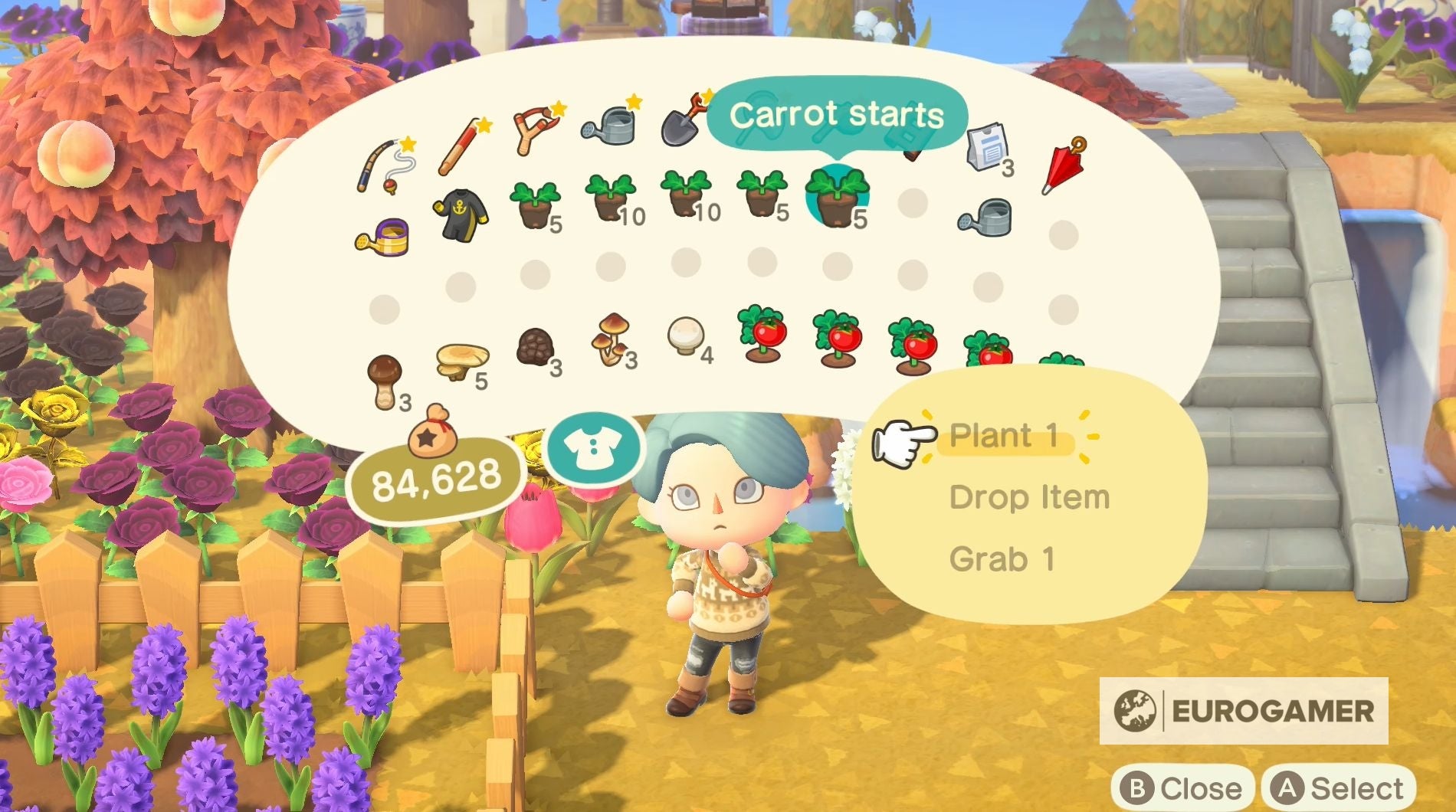
Task: Select the highlighted carrot starts slot
Action: pyautogui.click(x=835, y=199)
